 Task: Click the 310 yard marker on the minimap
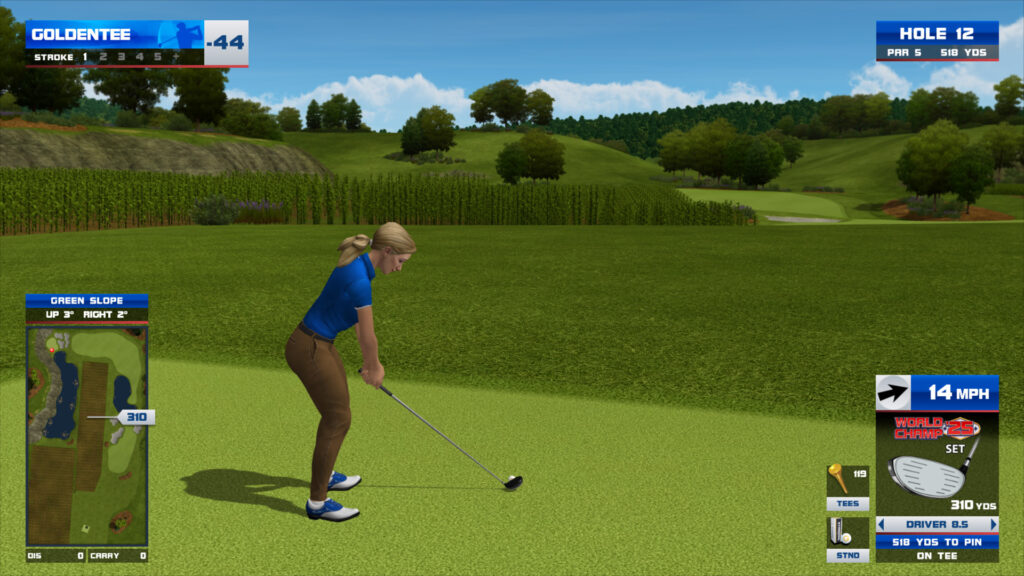pos(135,417)
